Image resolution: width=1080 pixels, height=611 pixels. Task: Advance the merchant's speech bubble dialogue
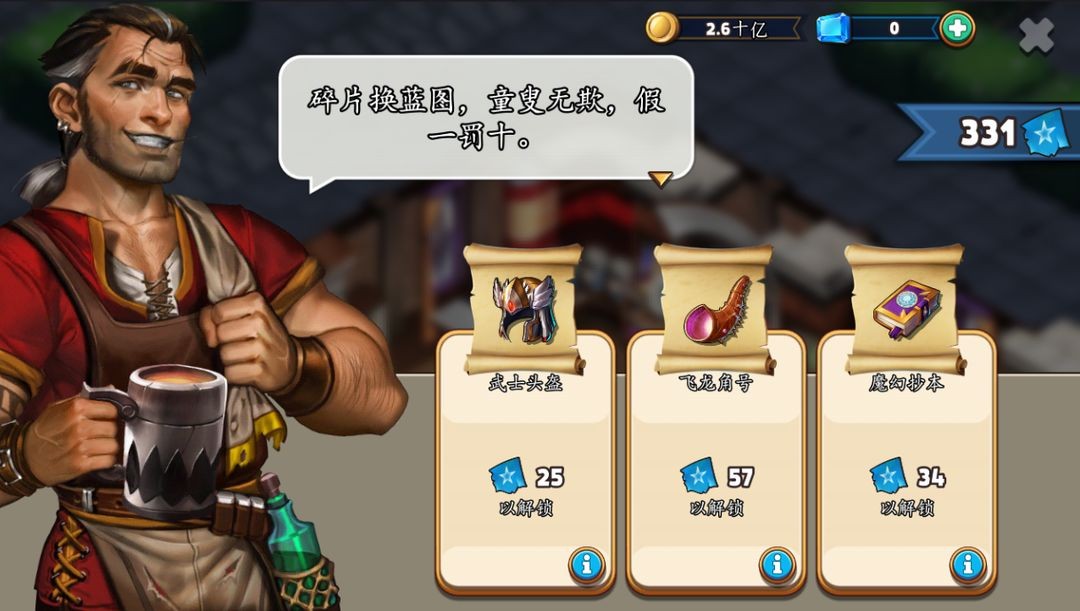tap(659, 179)
